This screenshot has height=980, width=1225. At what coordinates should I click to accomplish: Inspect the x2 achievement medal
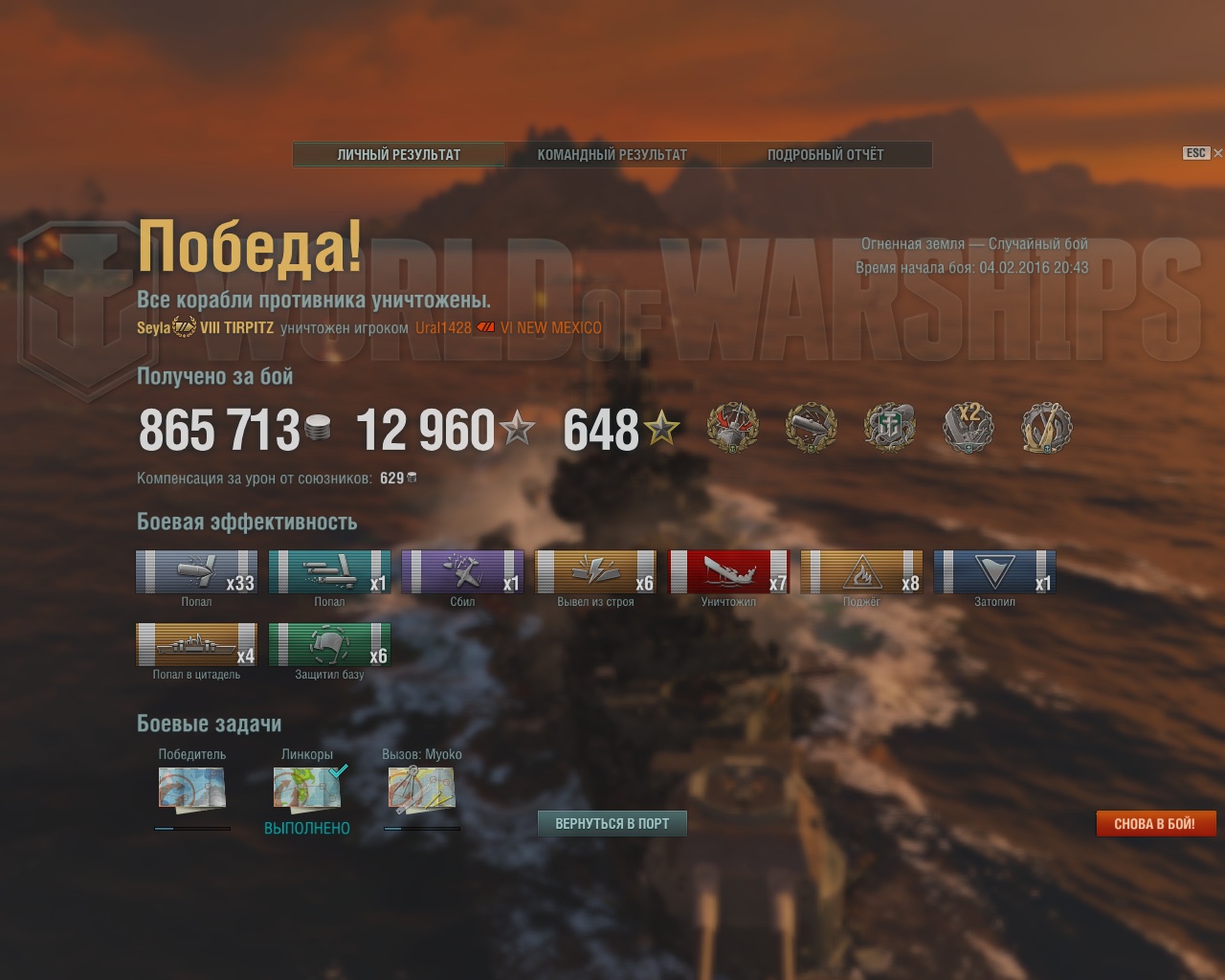pyautogui.click(x=969, y=427)
